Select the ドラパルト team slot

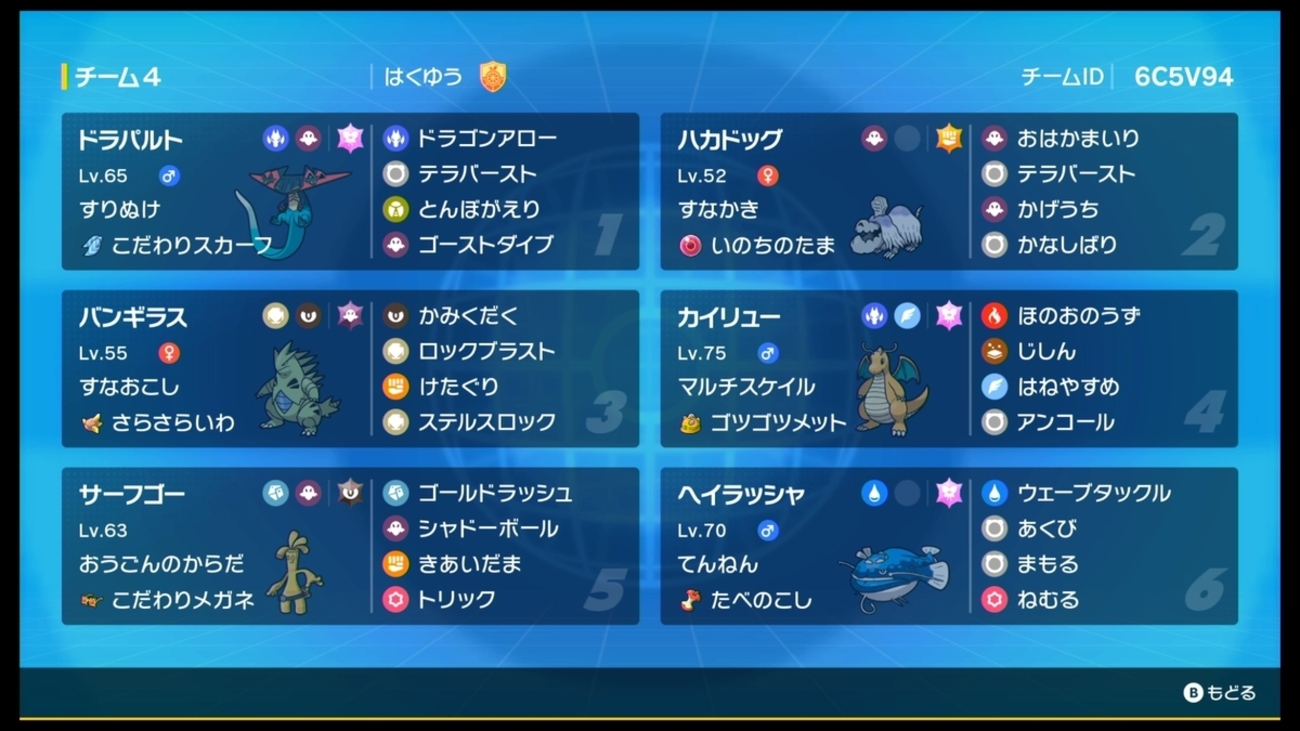coord(350,192)
